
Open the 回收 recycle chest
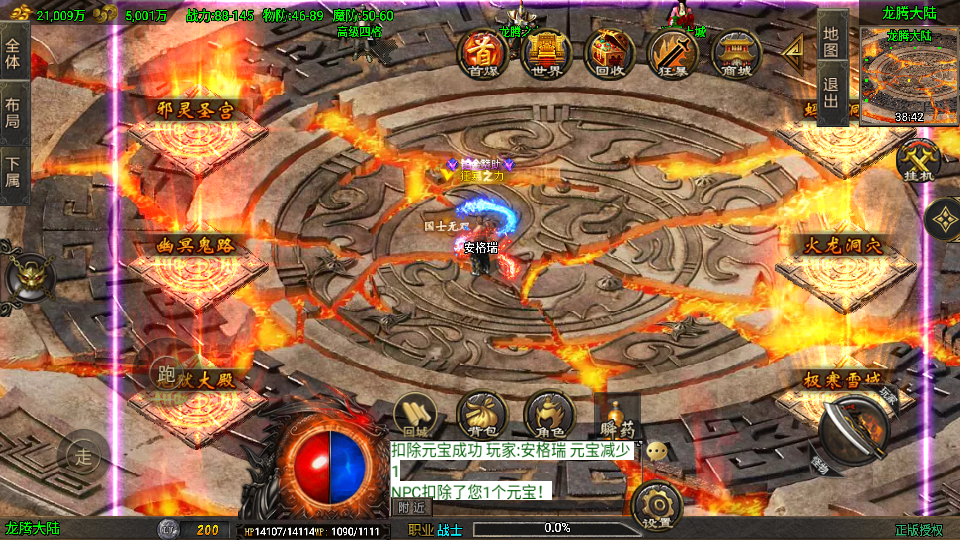click(609, 52)
